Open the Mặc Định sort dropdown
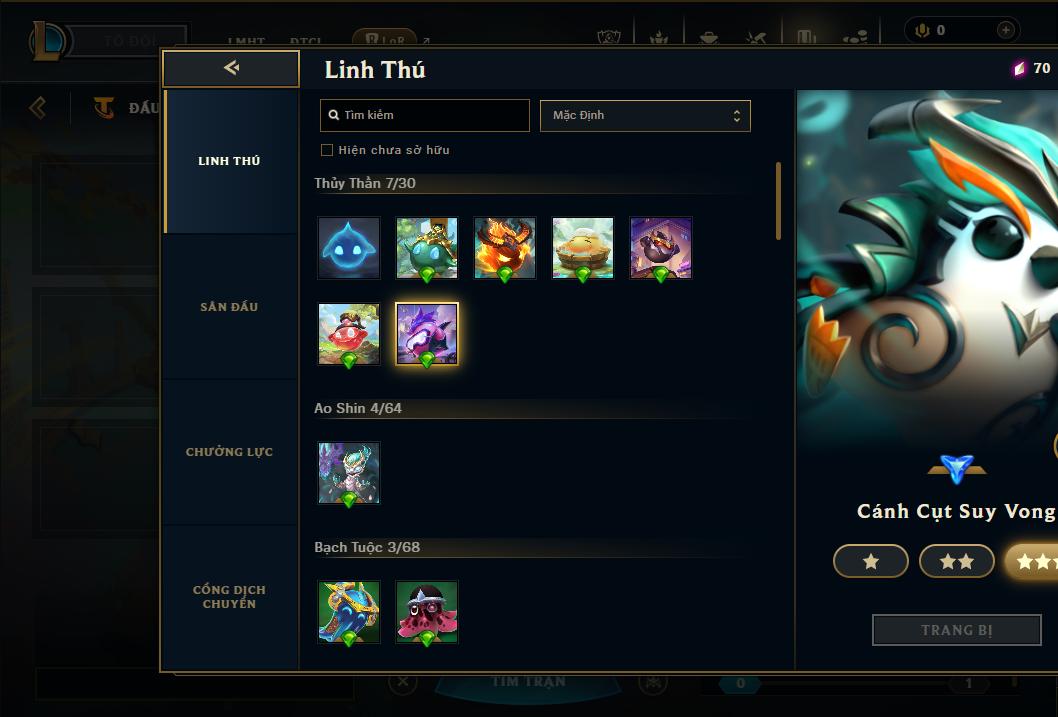The image size is (1058, 717). click(645, 115)
